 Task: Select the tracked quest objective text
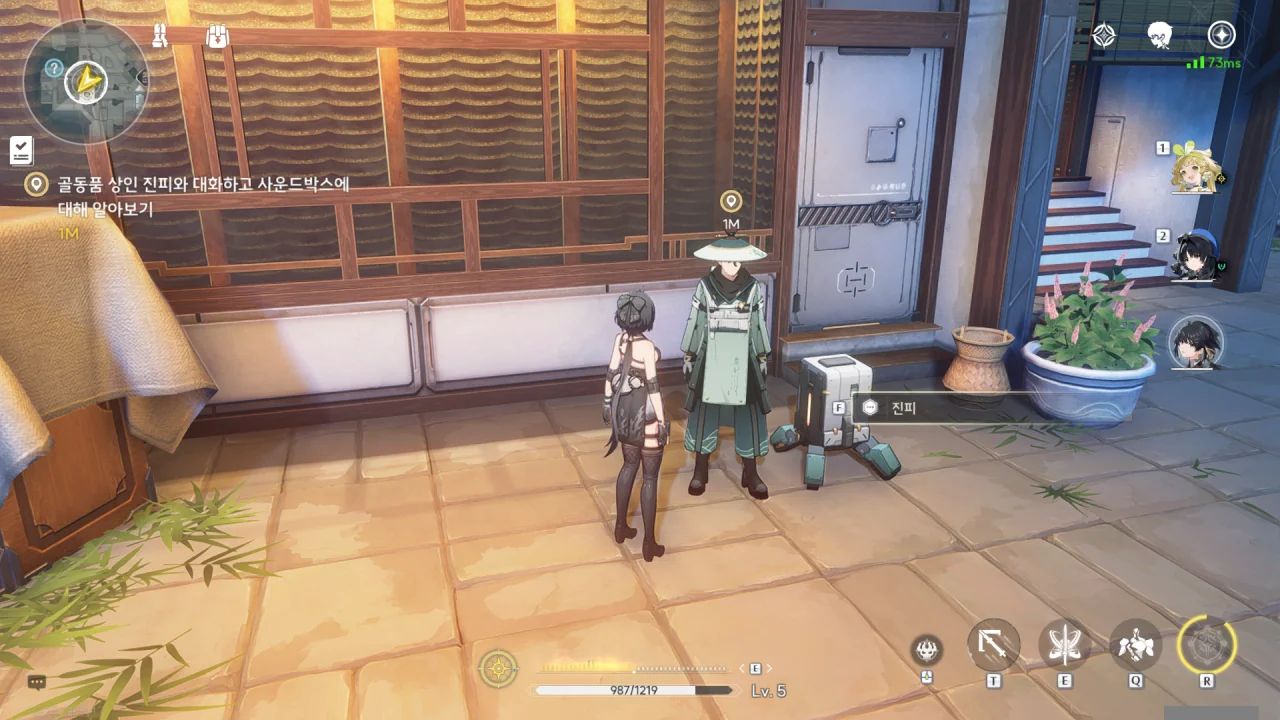190,196
